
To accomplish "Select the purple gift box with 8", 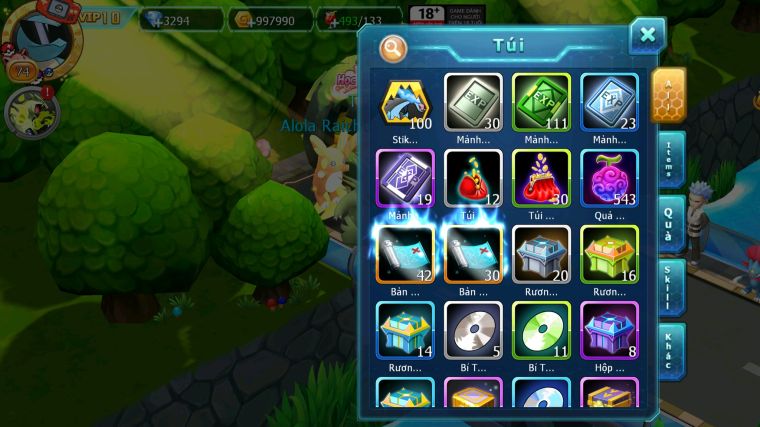I will (609, 329).
